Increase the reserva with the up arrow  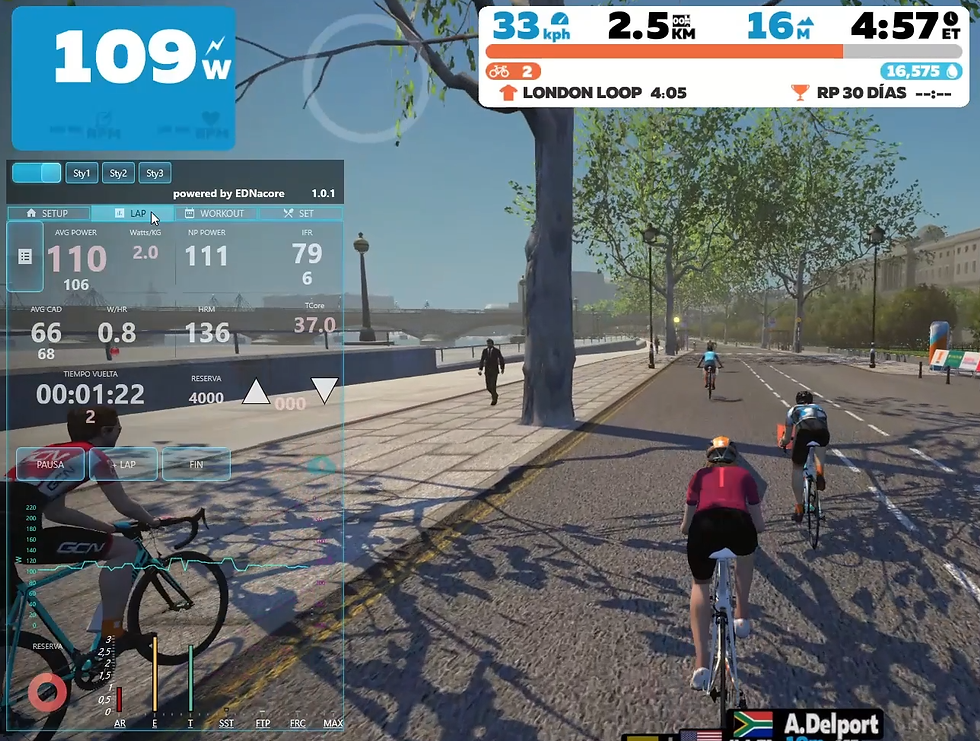click(256, 392)
